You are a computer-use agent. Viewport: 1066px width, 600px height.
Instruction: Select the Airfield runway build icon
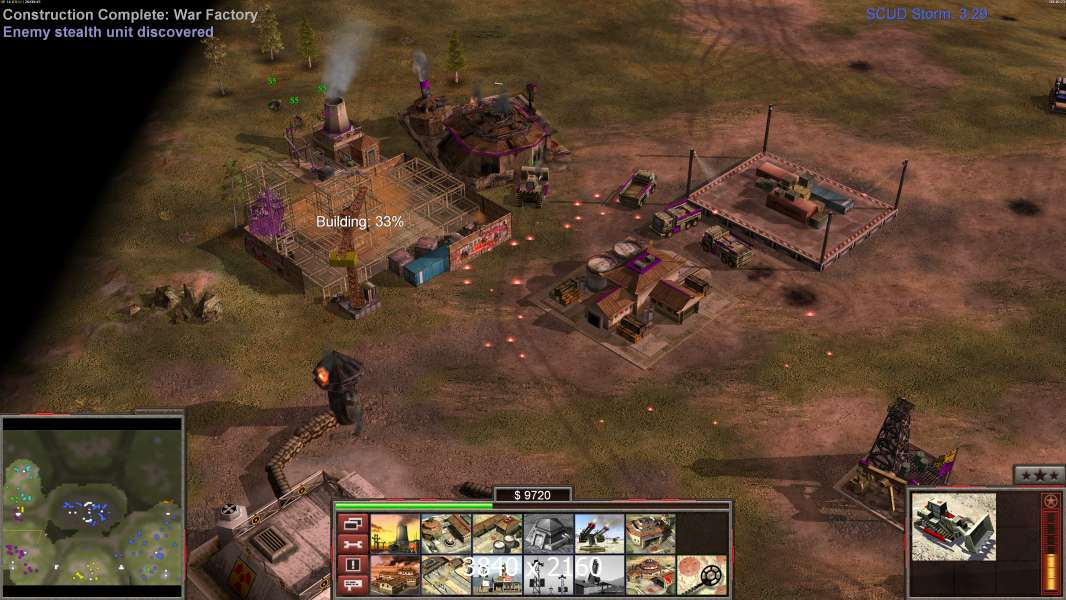coord(446,575)
